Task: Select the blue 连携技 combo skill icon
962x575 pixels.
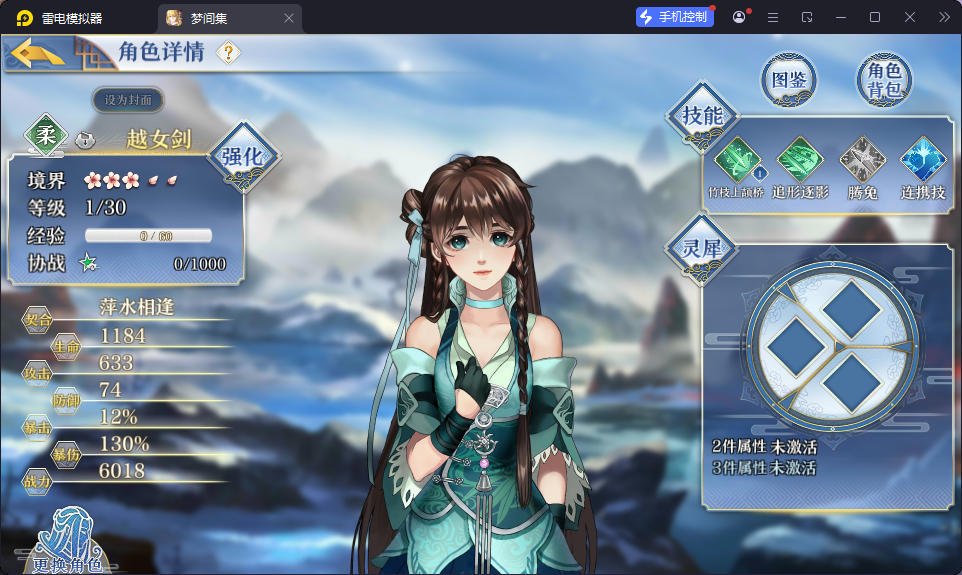Action: (x=923, y=160)
